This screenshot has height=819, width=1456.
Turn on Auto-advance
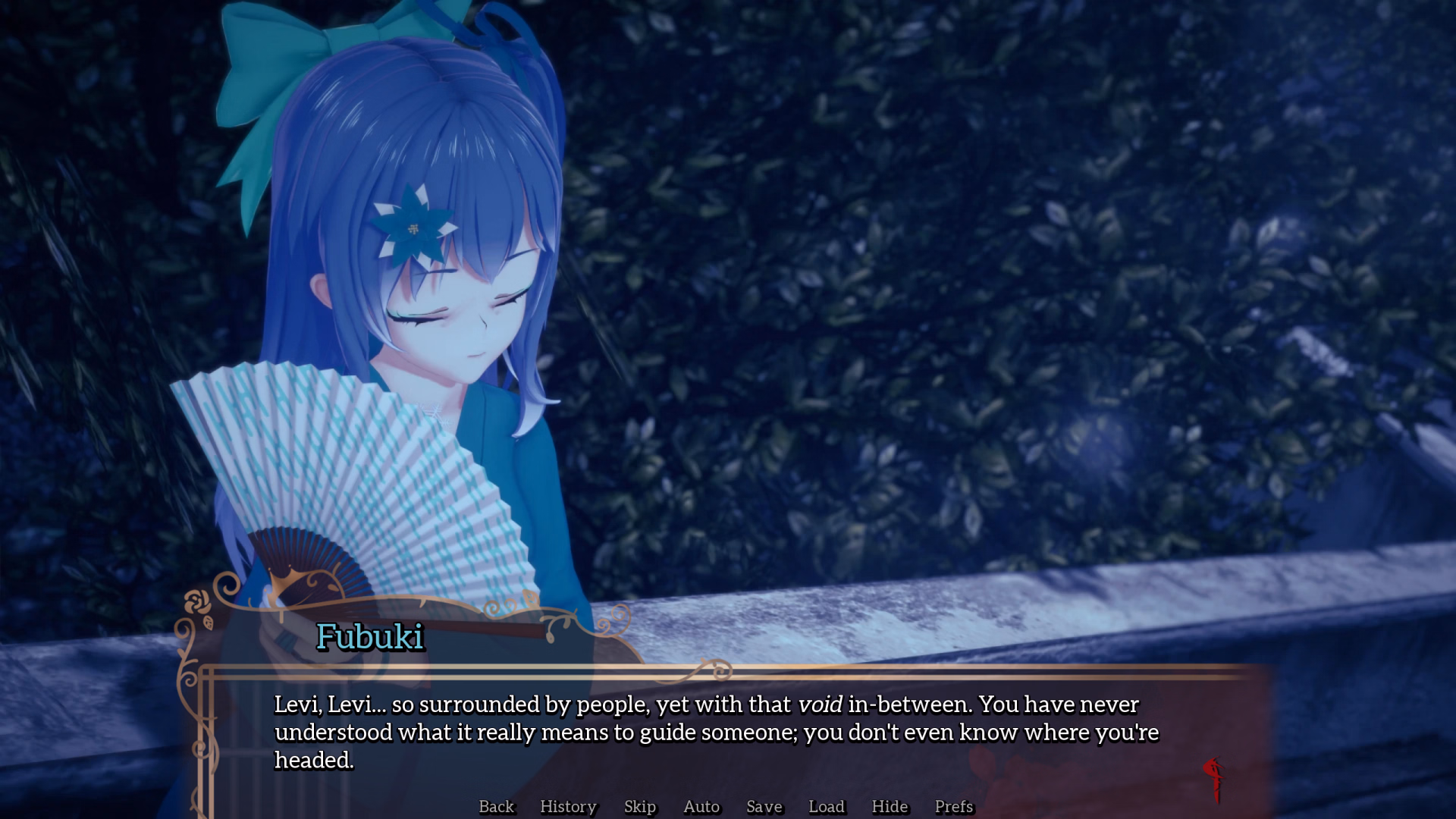pos(701,806)
